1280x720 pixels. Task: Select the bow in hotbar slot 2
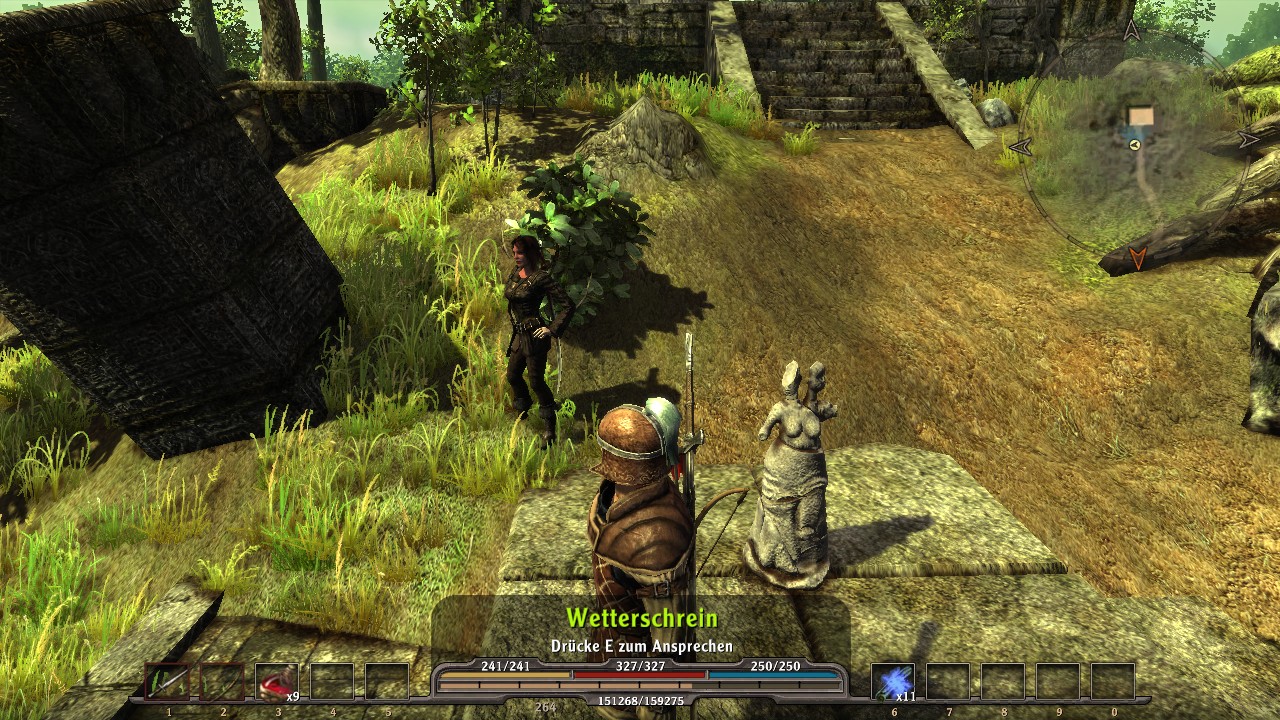[222, 682]
